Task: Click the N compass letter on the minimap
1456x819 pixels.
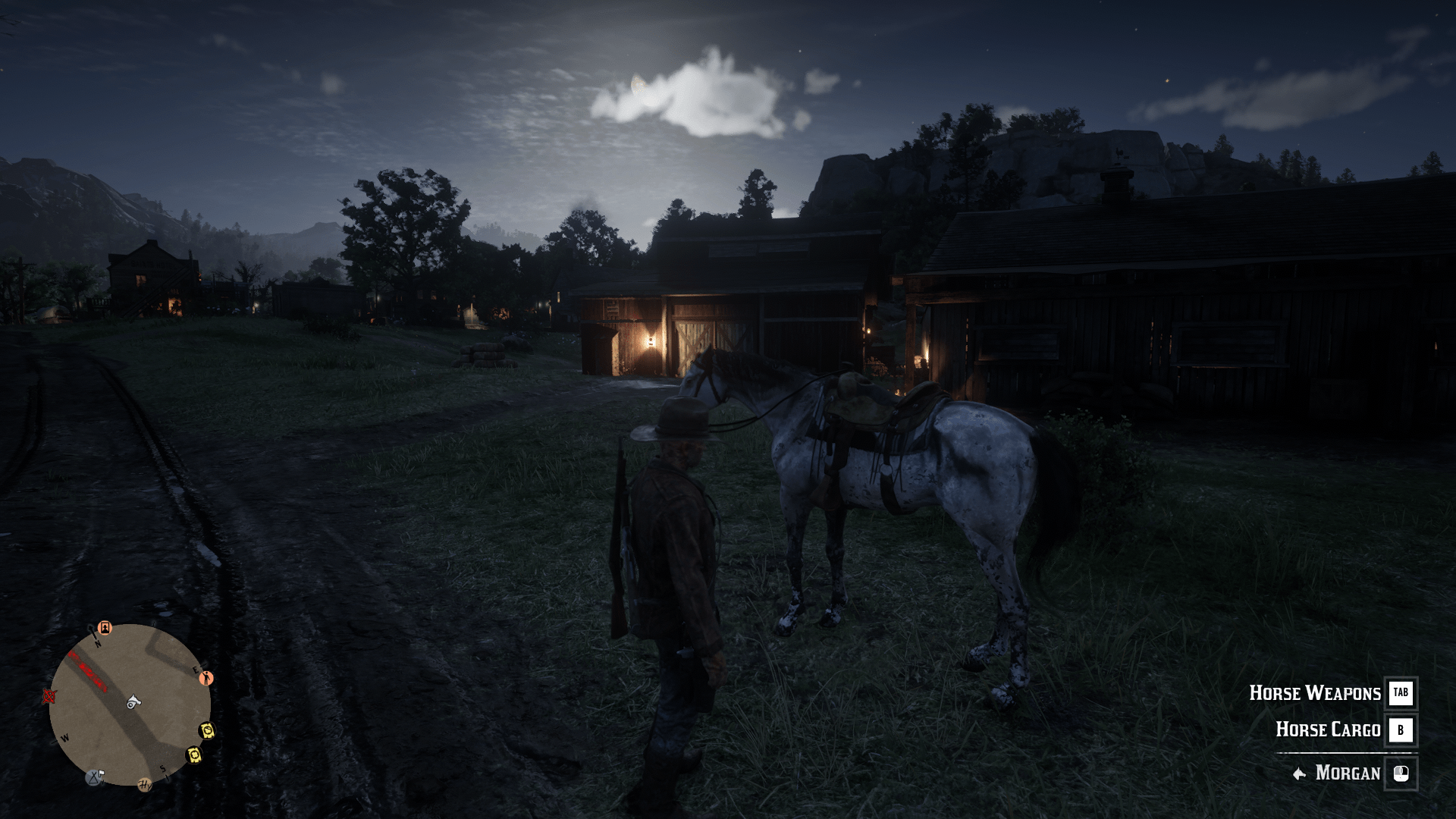Action: [x=97, y=643]
